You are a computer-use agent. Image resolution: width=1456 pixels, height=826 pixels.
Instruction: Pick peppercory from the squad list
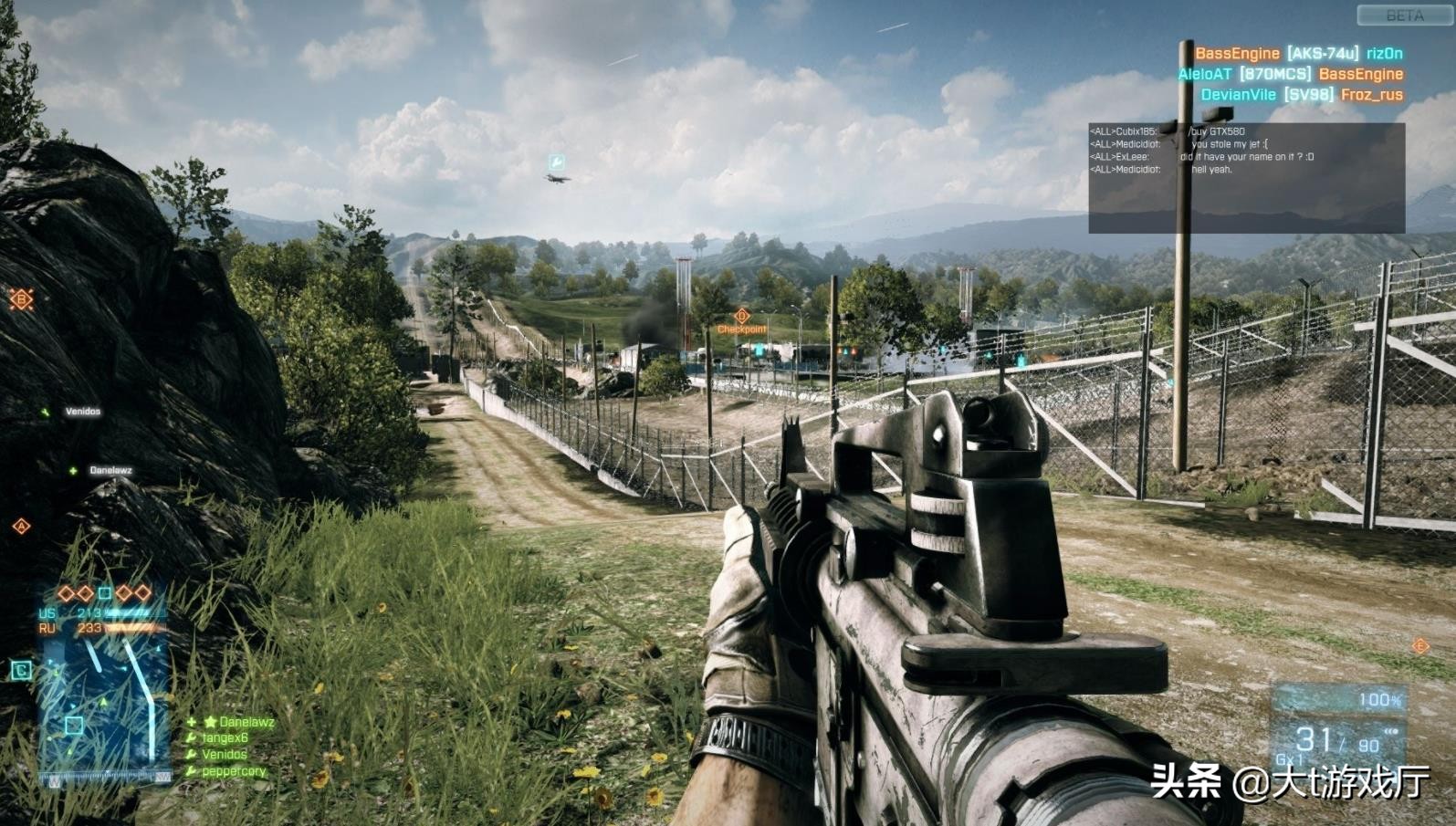(234, 771)
